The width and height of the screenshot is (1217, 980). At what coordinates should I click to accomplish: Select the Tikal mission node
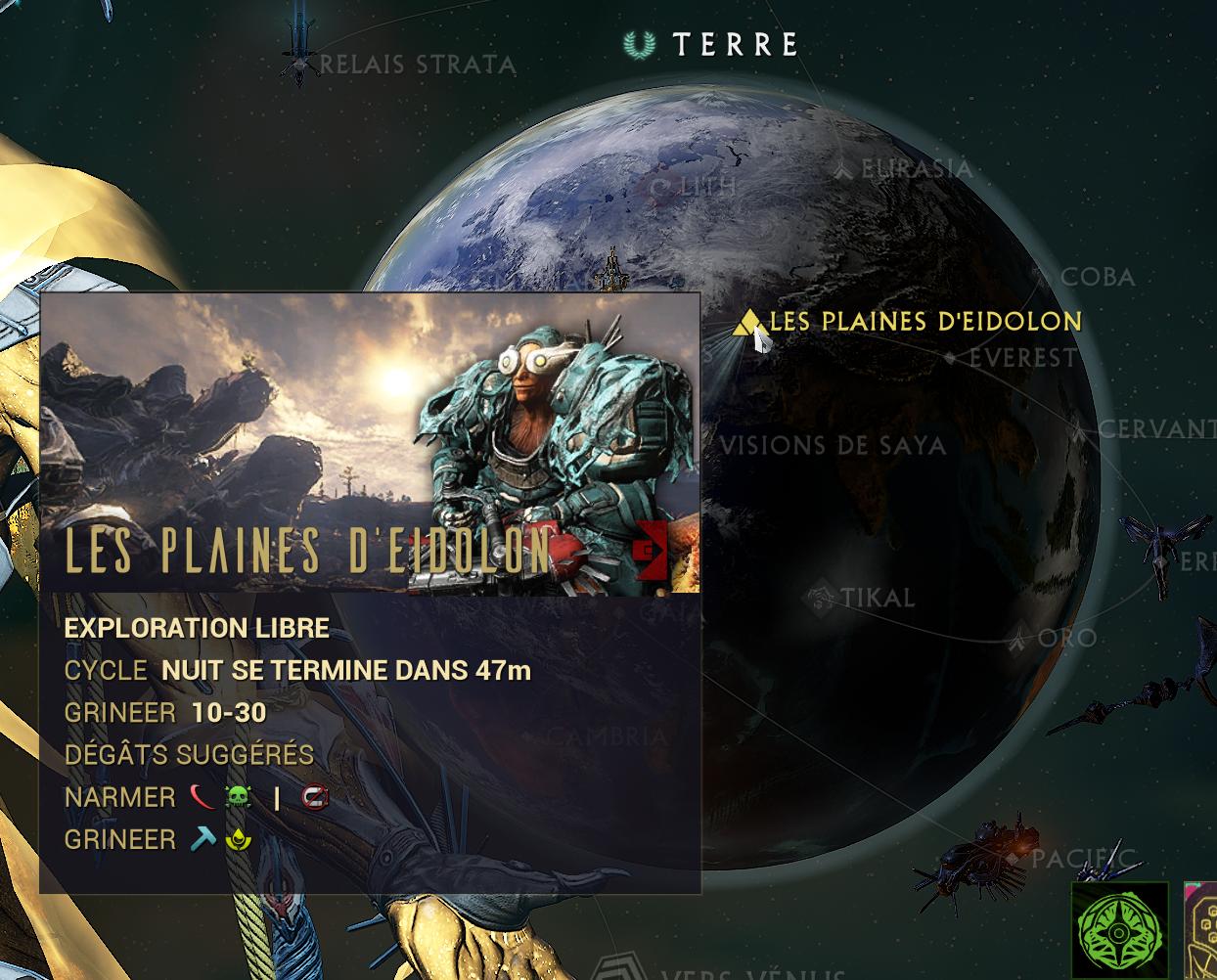820,597
